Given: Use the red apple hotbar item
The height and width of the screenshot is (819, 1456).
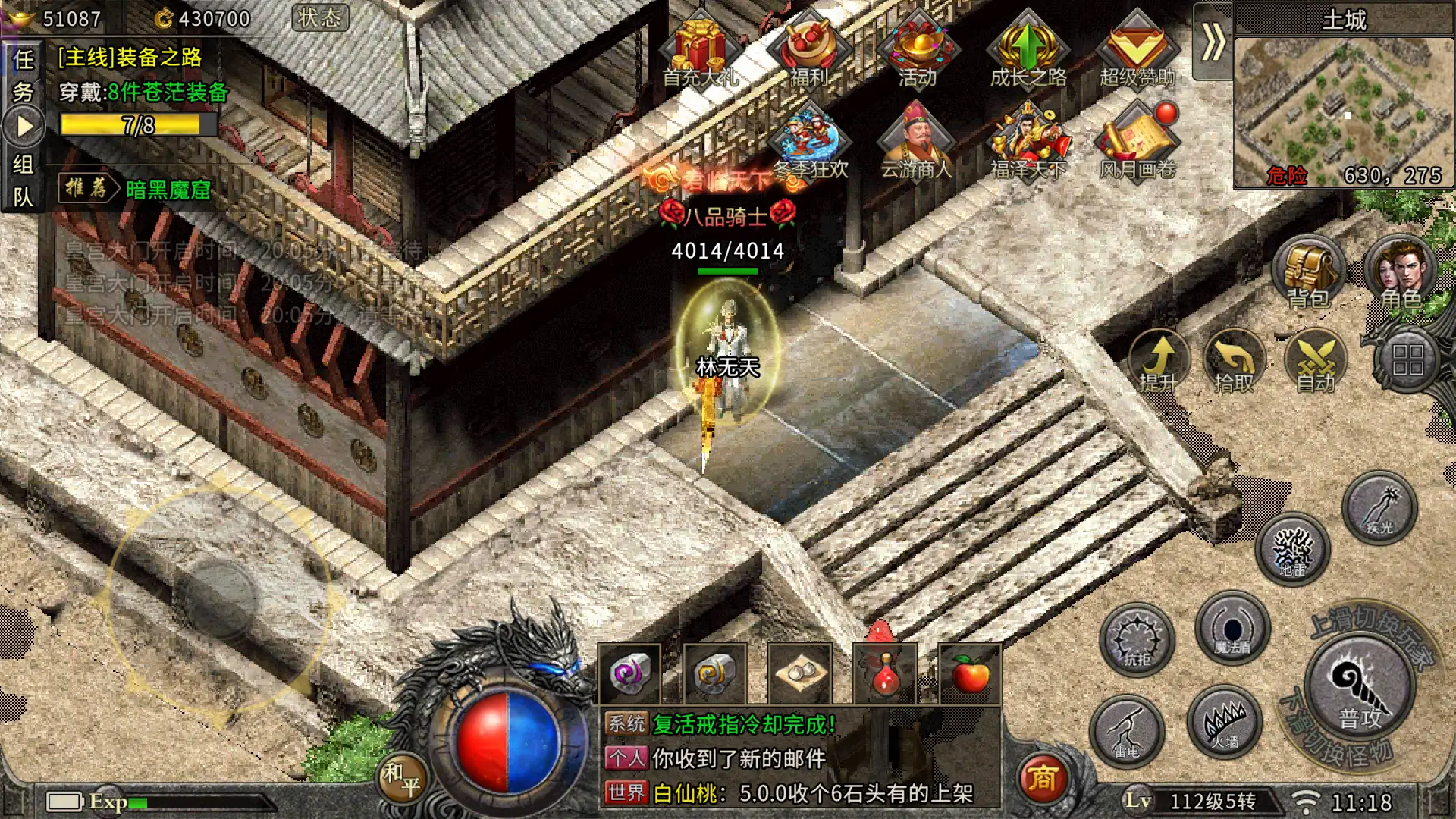Looking at the screenshot, I should [x=970, y=674].
